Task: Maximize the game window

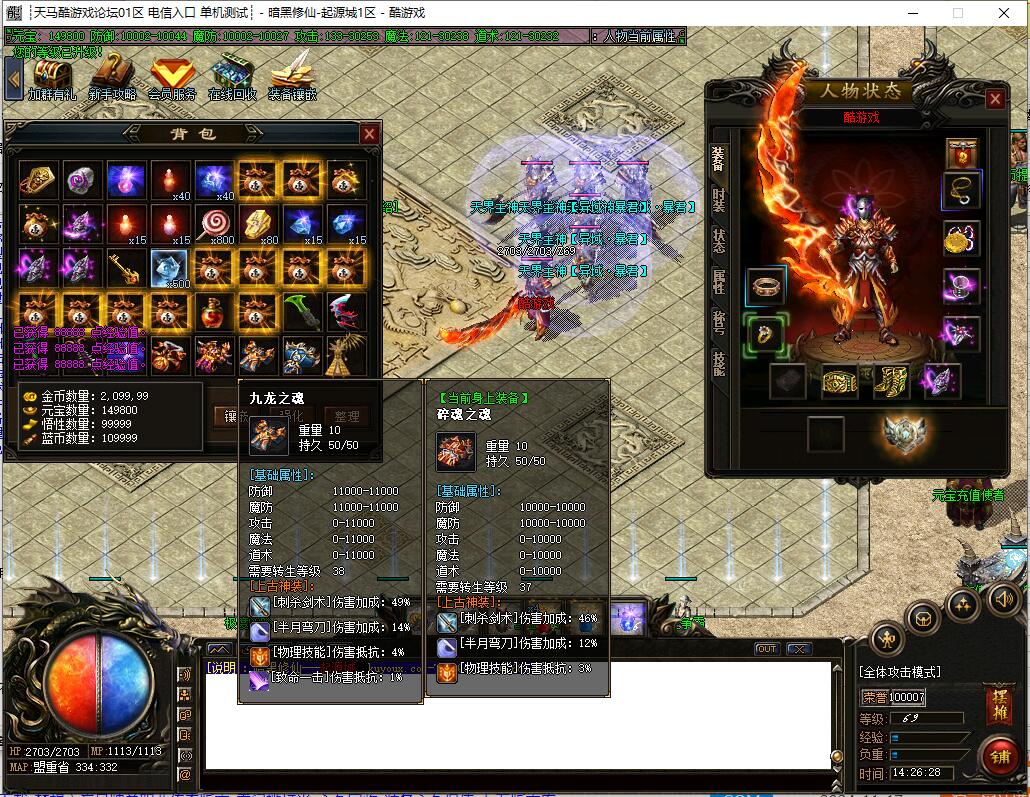Action: [x=957, y=13]
